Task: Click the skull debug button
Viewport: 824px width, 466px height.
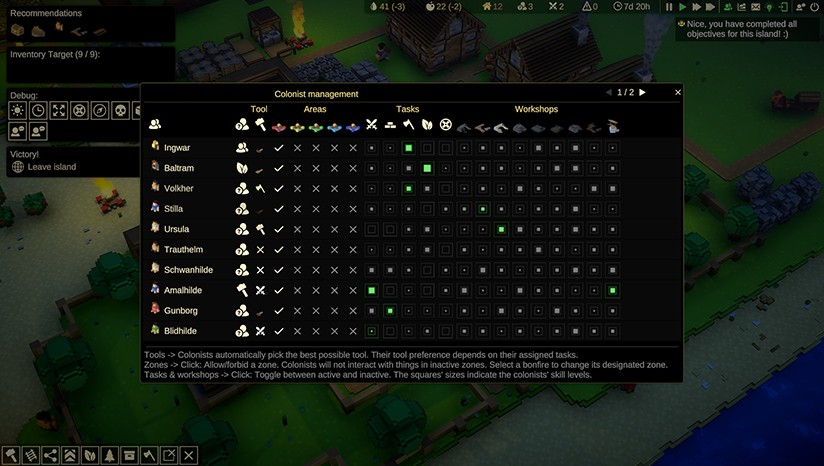Action: point(120,110)
